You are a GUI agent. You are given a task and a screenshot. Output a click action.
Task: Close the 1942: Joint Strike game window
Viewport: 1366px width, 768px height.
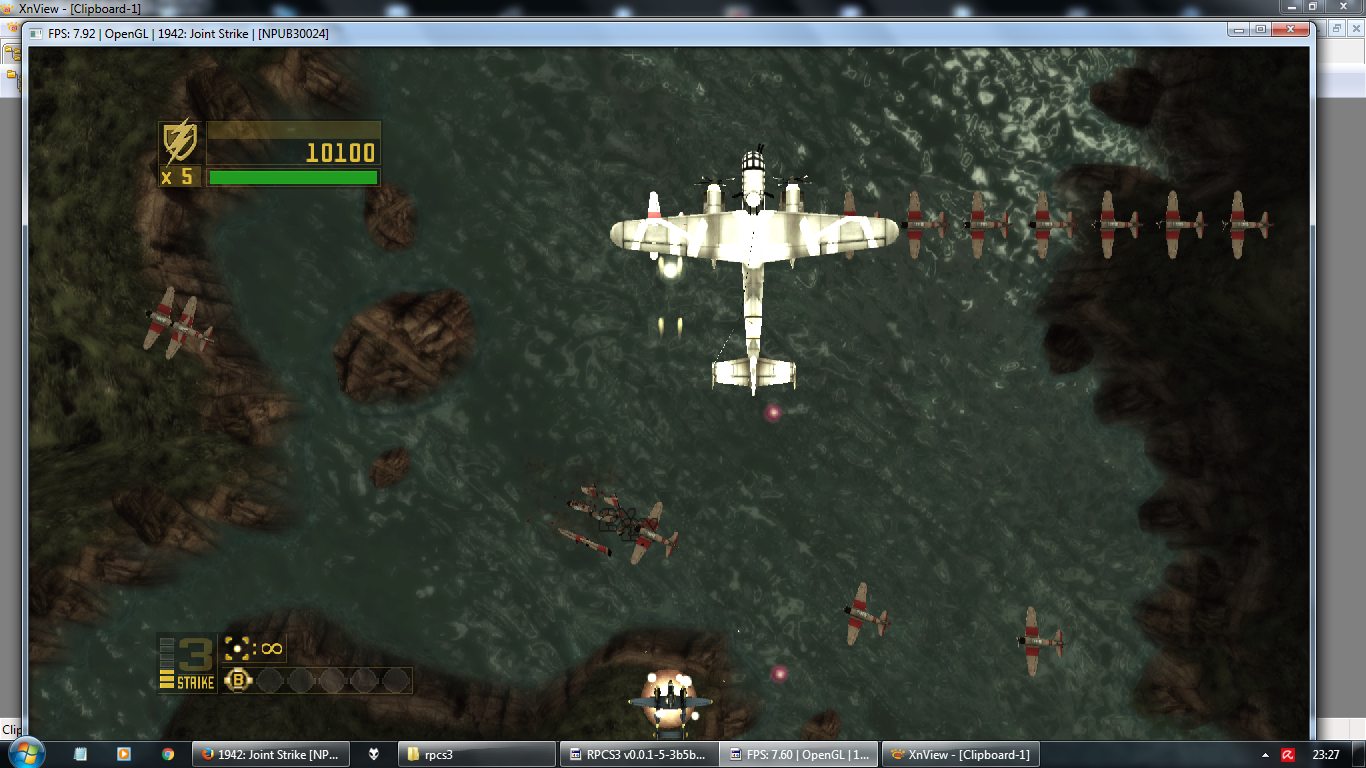click(1291, 30)
